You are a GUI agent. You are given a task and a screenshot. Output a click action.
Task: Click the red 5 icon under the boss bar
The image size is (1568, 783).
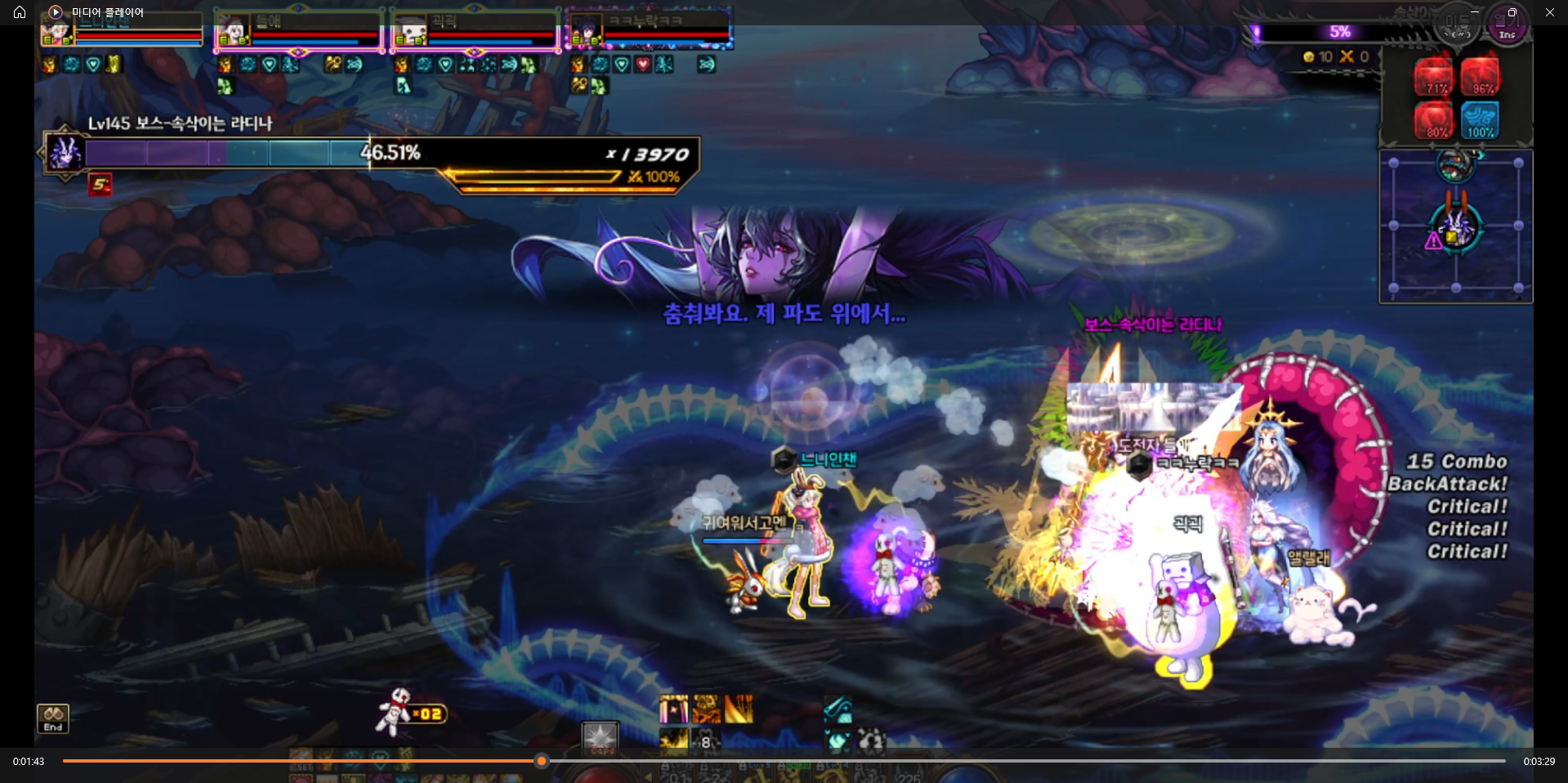[101, 185]
